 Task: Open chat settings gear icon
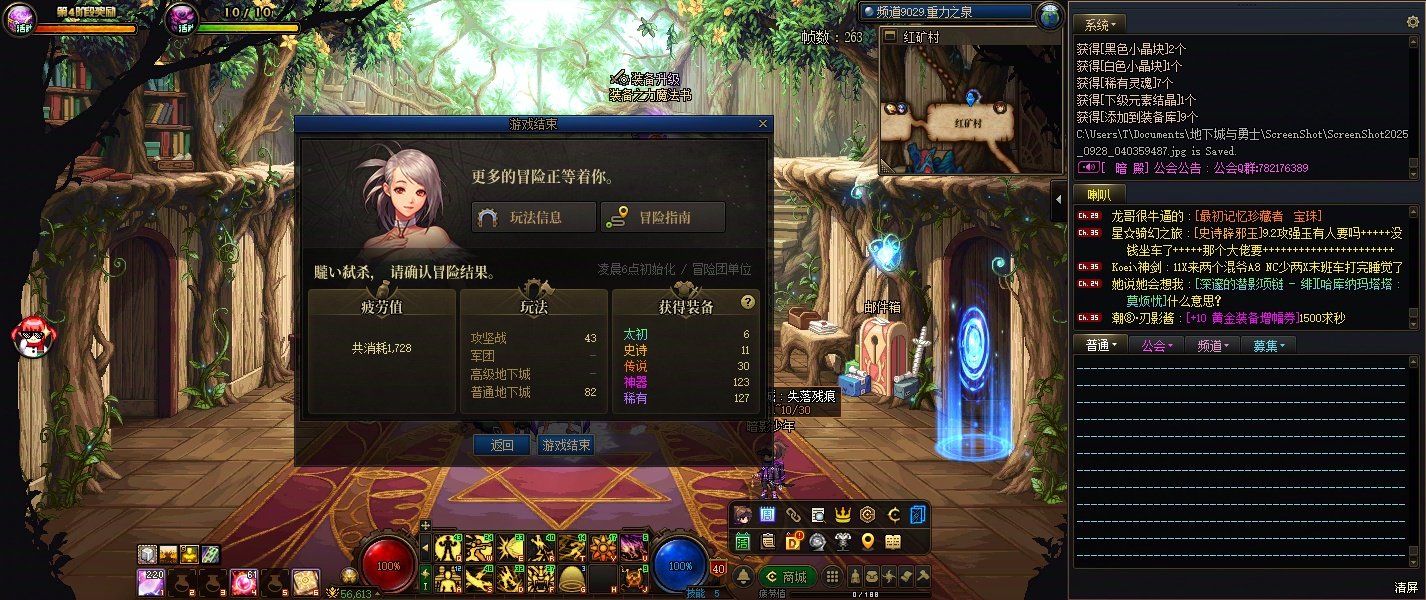point(1413,22)
